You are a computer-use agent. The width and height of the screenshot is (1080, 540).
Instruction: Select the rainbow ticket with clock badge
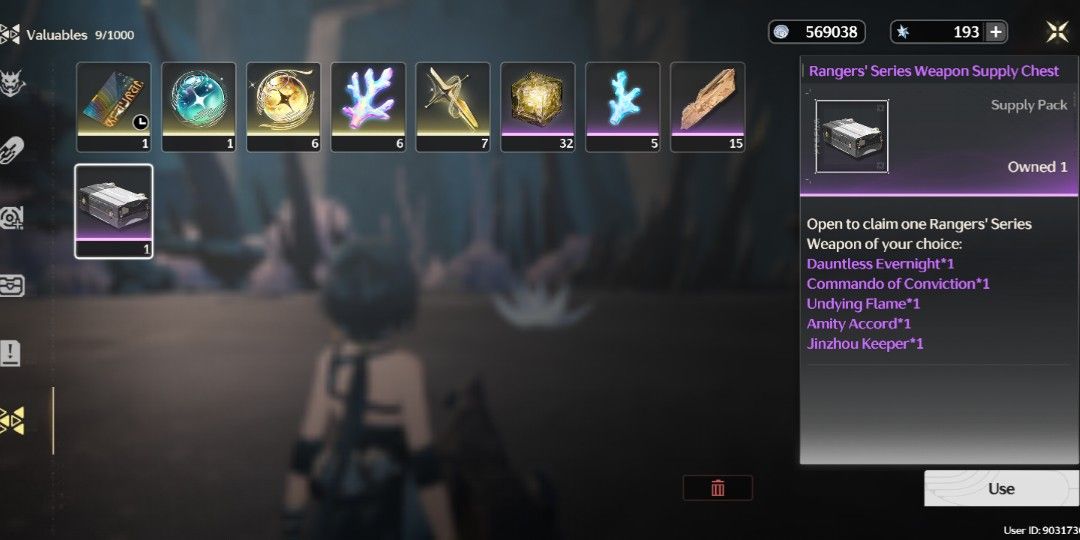113,106
